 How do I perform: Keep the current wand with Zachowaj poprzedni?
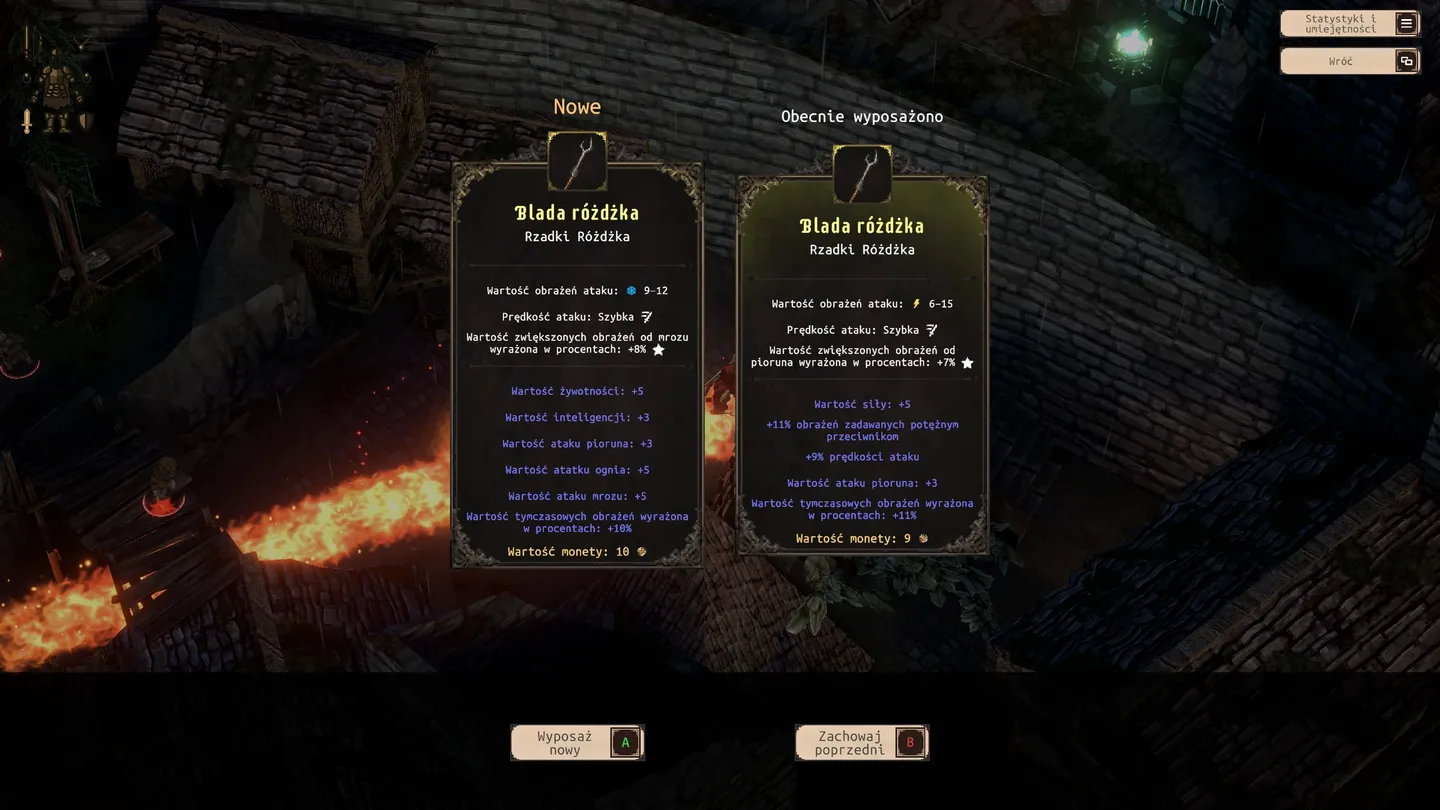click(x=861, y=743)
